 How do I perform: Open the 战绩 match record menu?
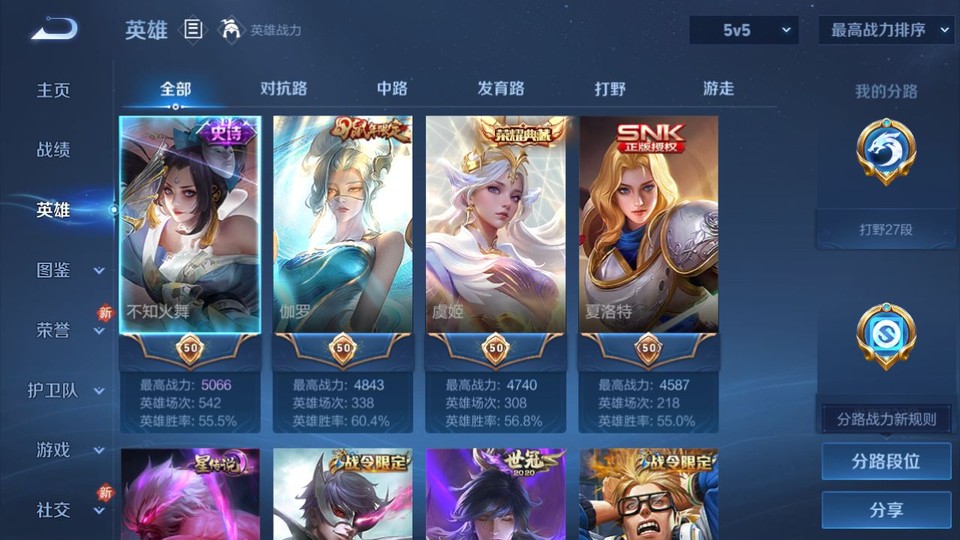54,150
